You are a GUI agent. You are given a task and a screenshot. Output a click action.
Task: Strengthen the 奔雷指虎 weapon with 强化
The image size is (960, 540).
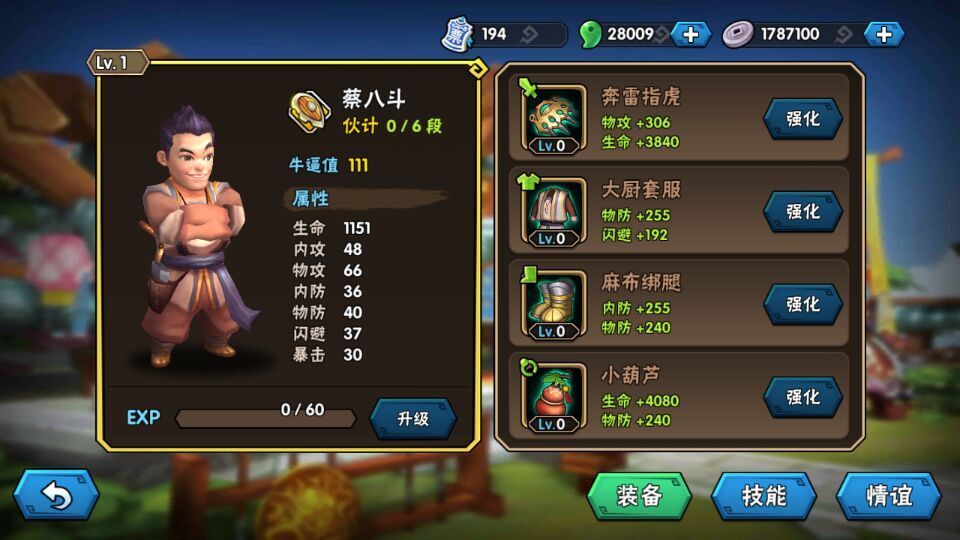tap(803, 119)
